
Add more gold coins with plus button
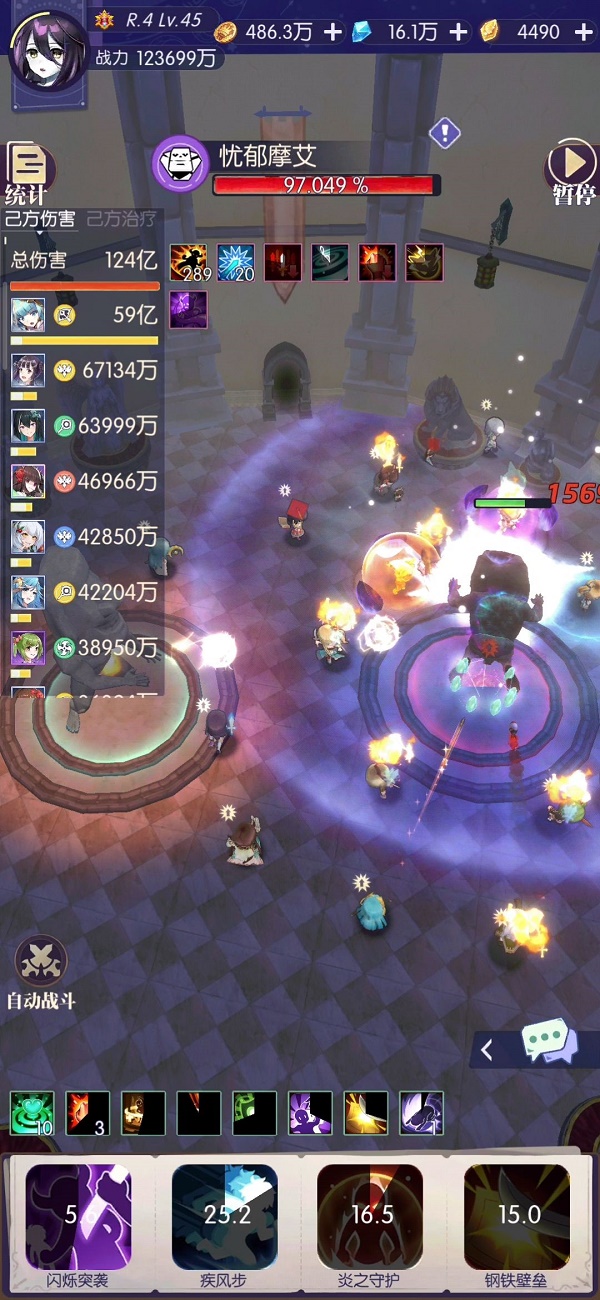tap(333, 32)
